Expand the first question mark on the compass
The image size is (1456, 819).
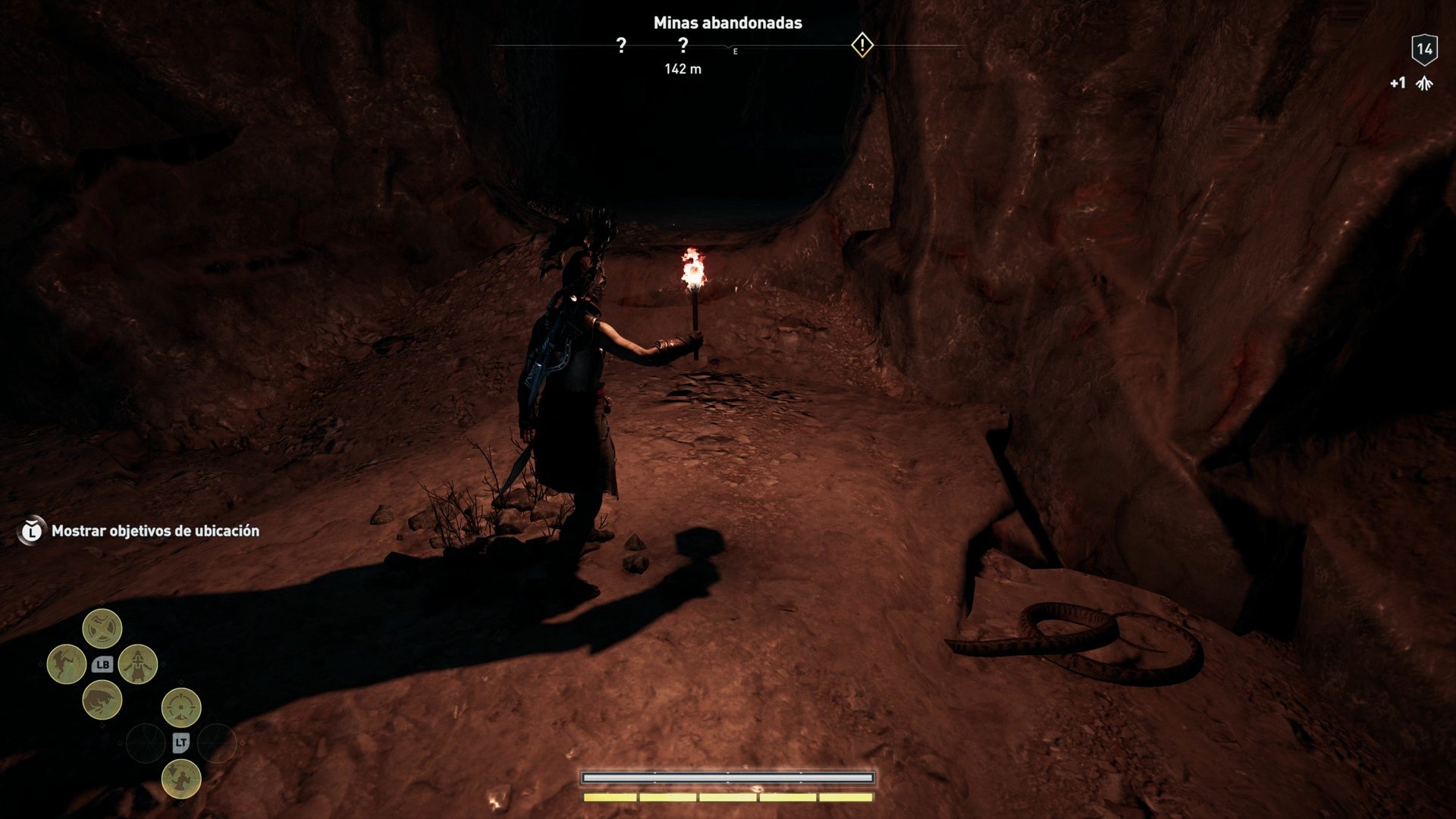(x=622, y=47)
